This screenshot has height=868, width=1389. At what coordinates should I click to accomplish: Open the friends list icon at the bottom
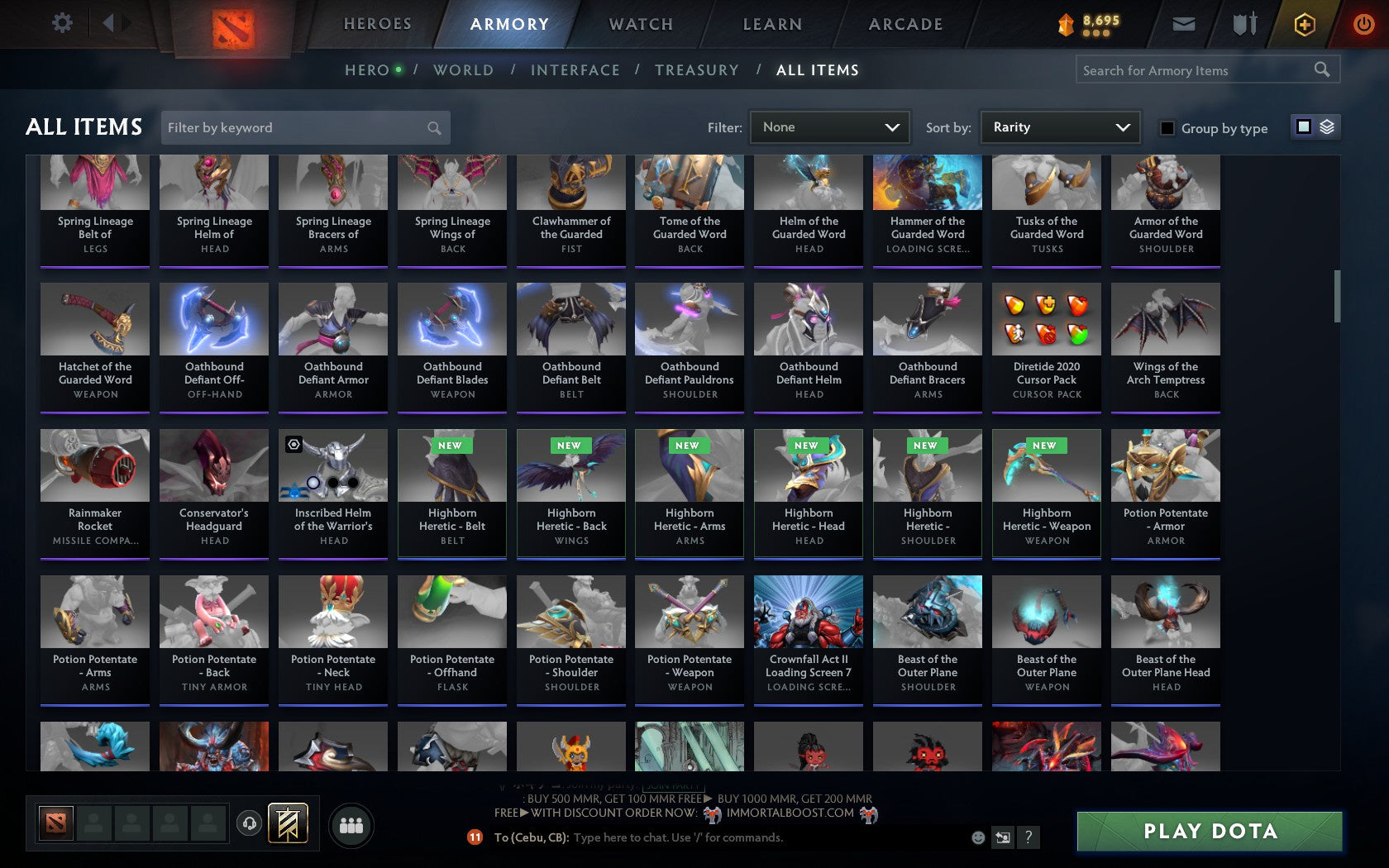(350, 824)
